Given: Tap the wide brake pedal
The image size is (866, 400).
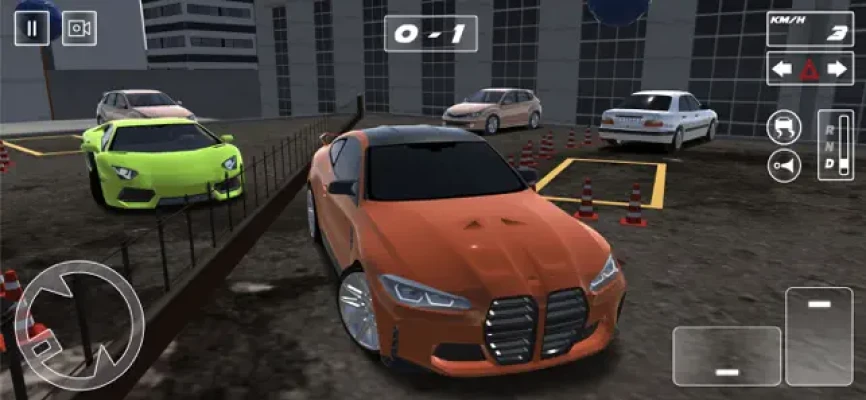Looking at the screenshot, I should 726,355.
